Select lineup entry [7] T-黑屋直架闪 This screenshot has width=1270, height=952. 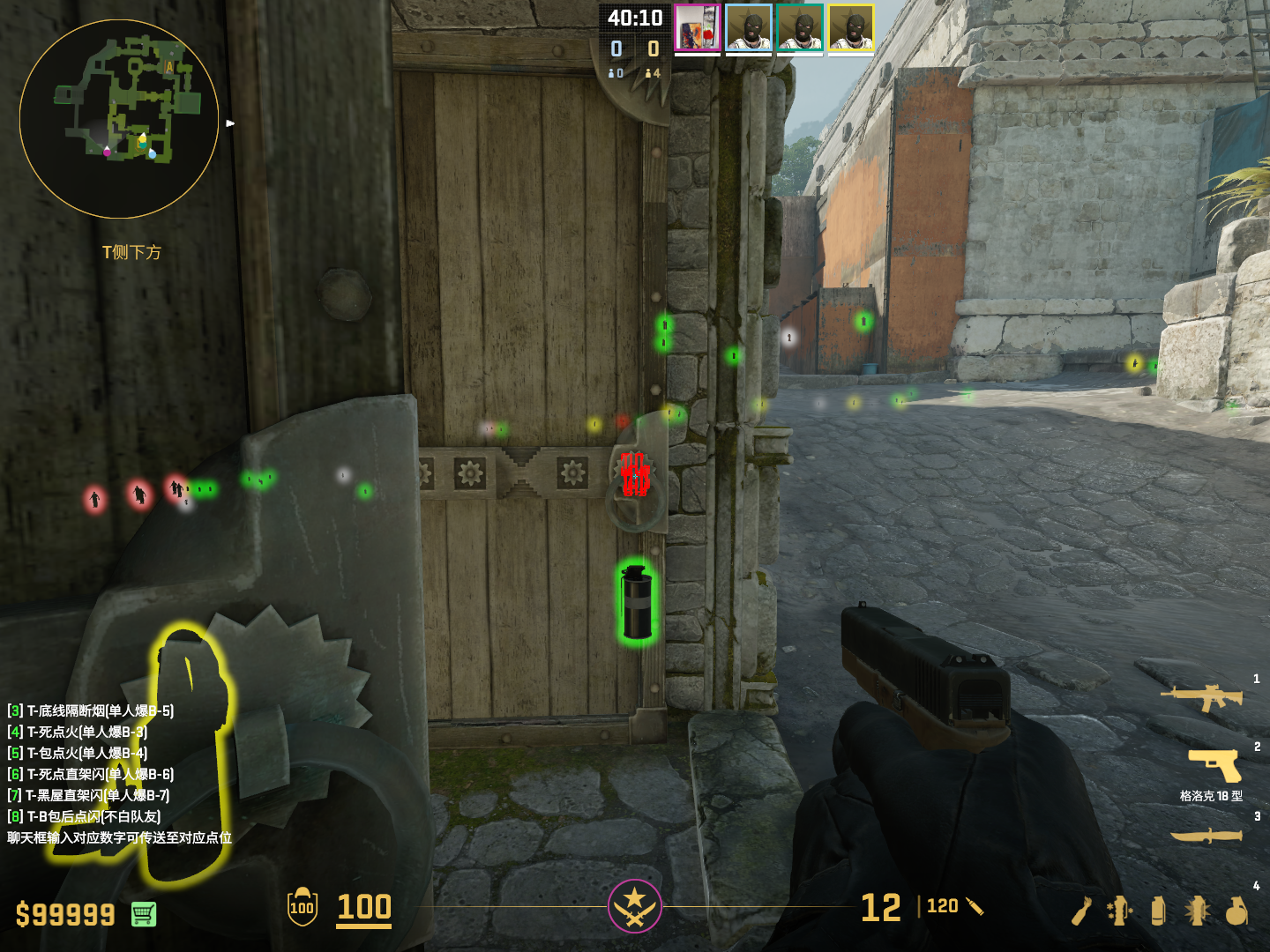pyautogui.click(x=89, y=795)
